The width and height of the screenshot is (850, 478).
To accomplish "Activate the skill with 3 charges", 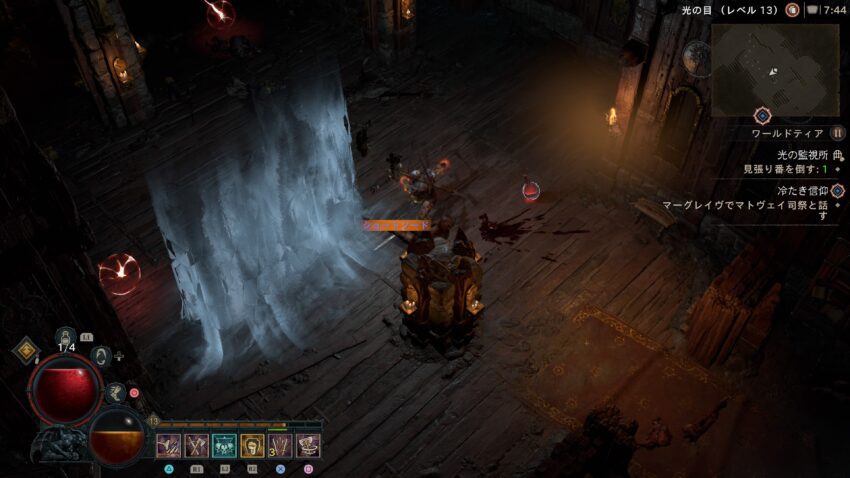I will (x=280, y=446).
